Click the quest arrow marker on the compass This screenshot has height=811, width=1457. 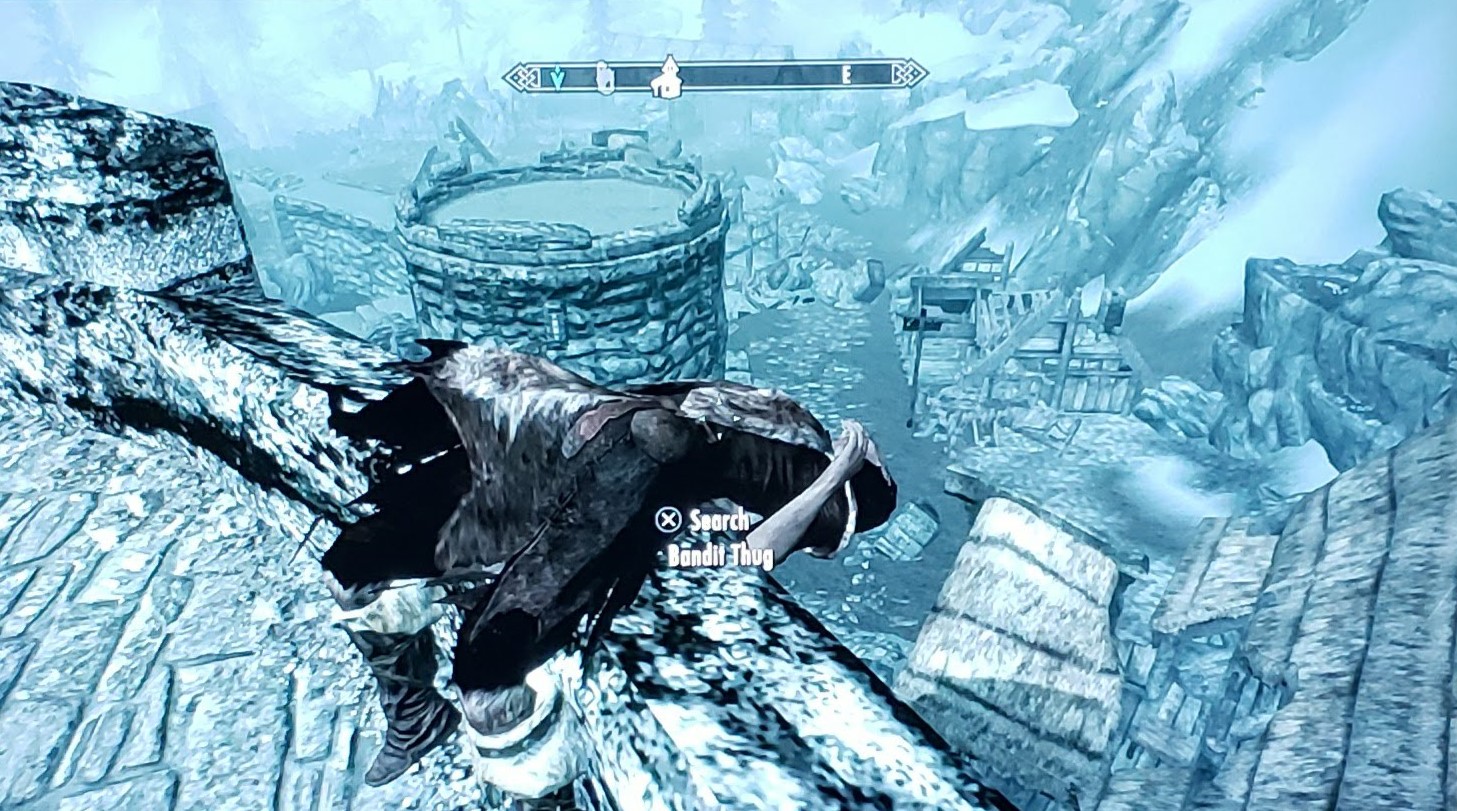(x=557, y=77)
